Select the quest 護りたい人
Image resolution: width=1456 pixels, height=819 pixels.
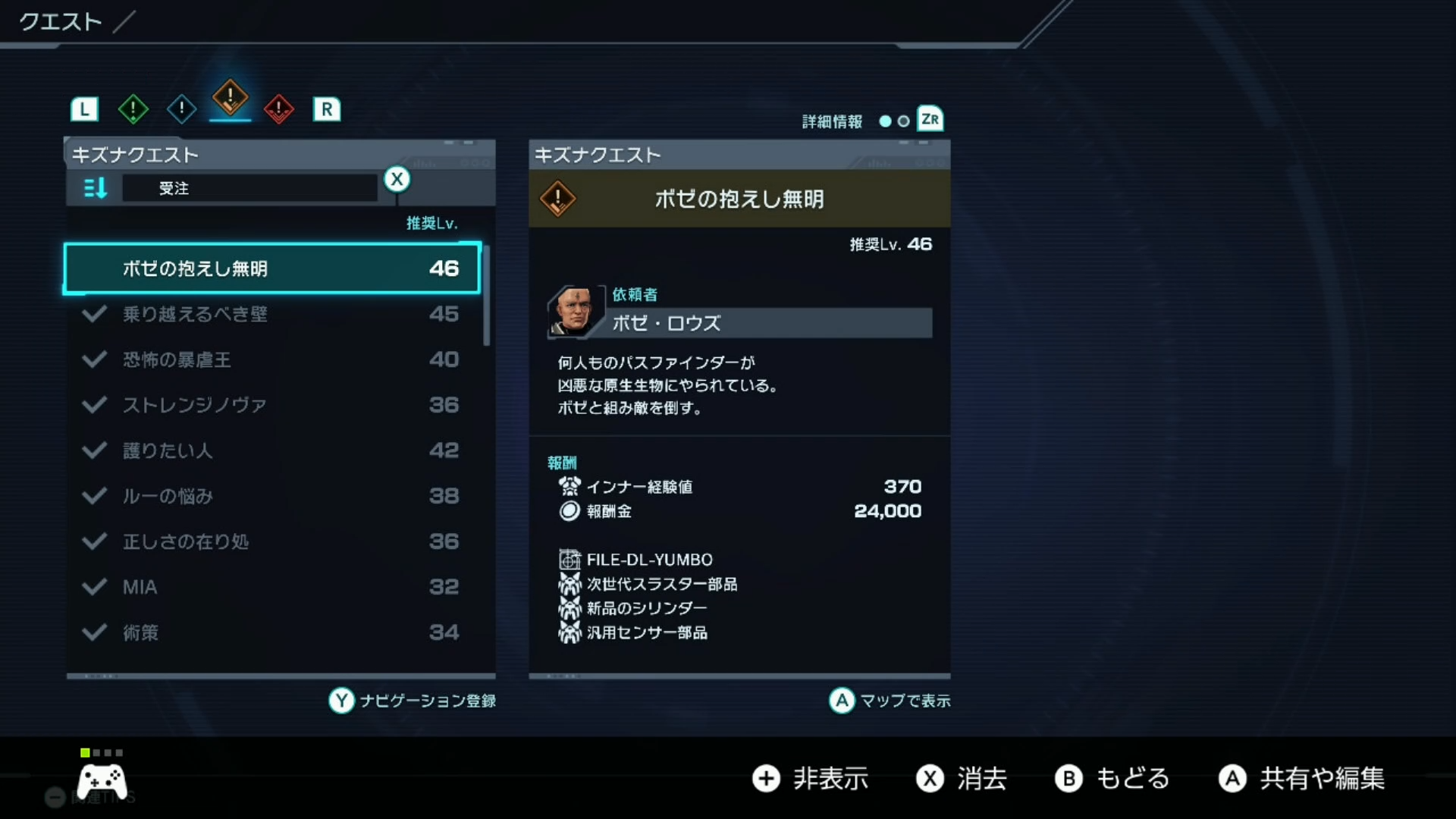[x=271, y=450]
